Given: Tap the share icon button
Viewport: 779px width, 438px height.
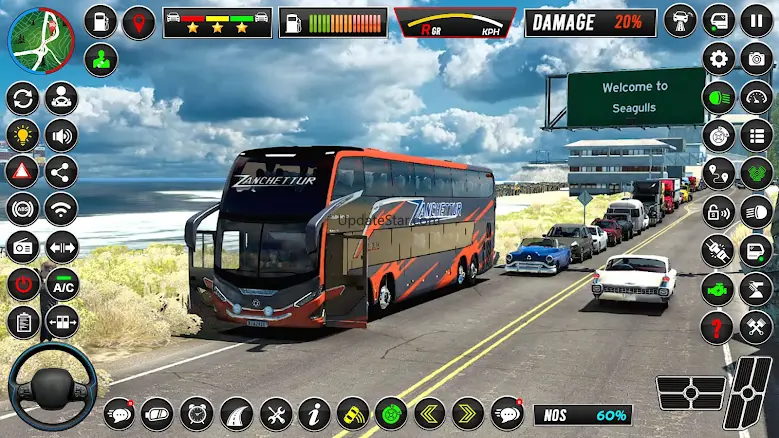Looking at the screenshot, I should pyautogui.click(x=62, y=172).
